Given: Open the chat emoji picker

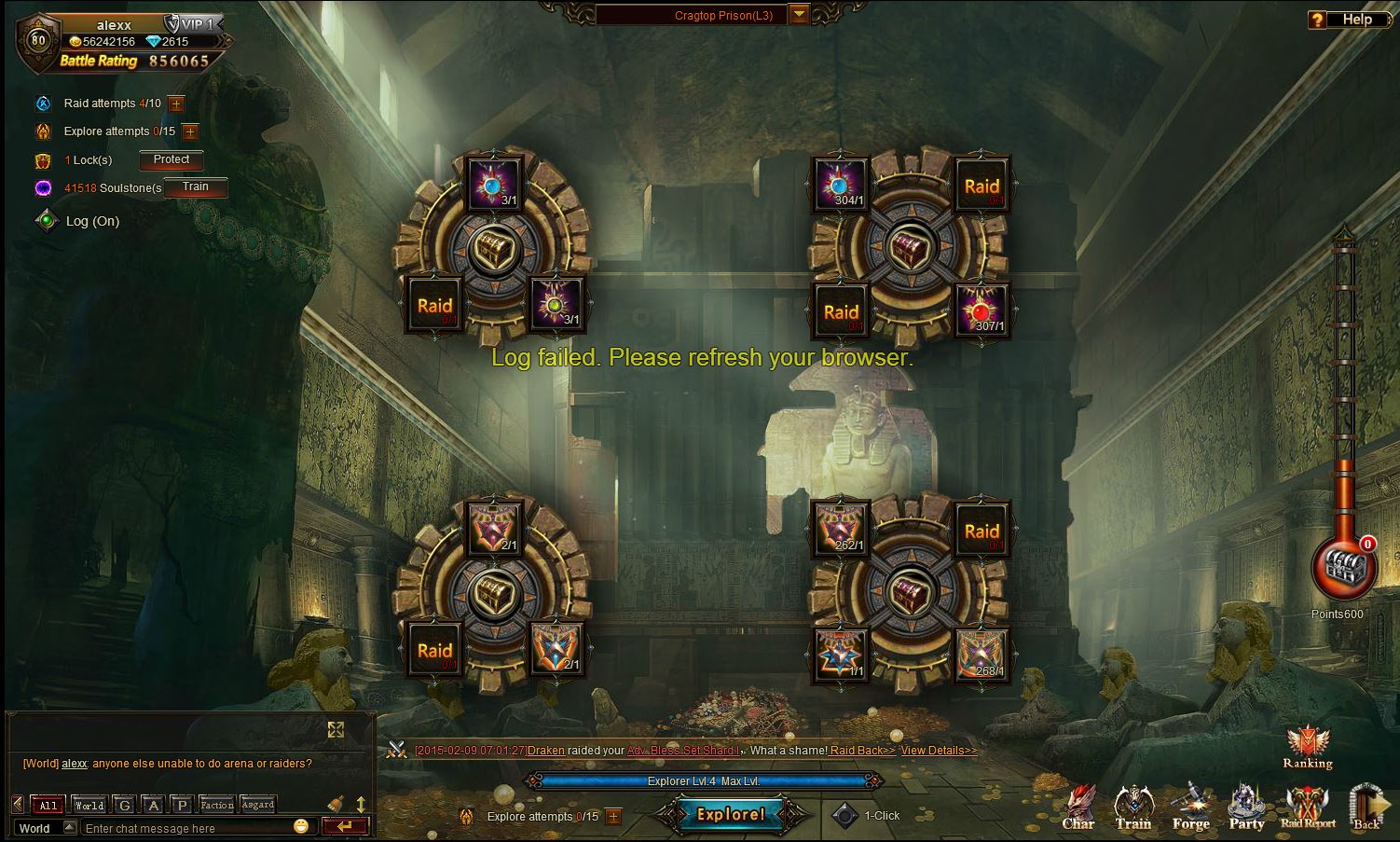Looking at the screenshot, I should [300, 826].
